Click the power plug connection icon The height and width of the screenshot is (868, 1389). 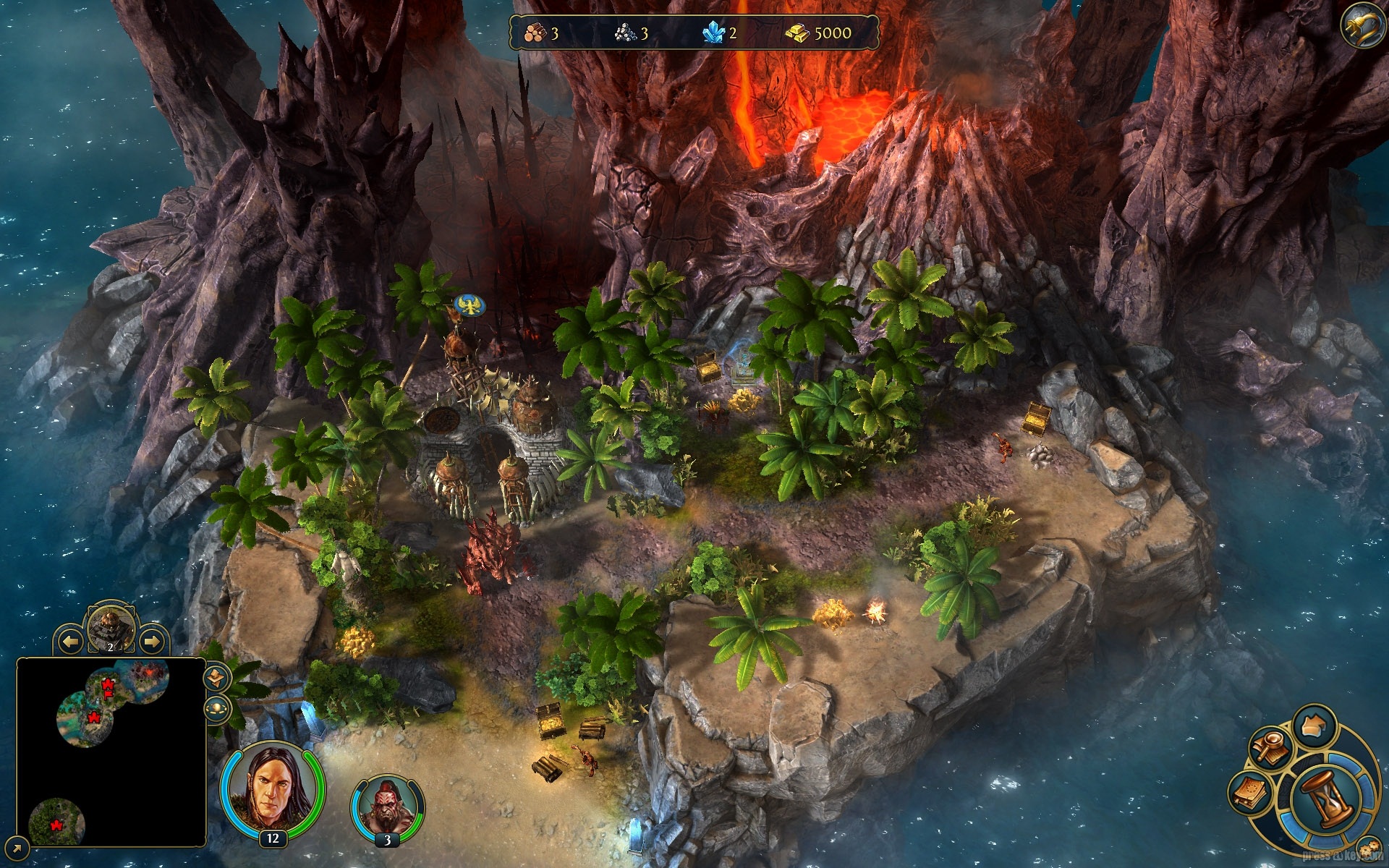pos(1363,26)
